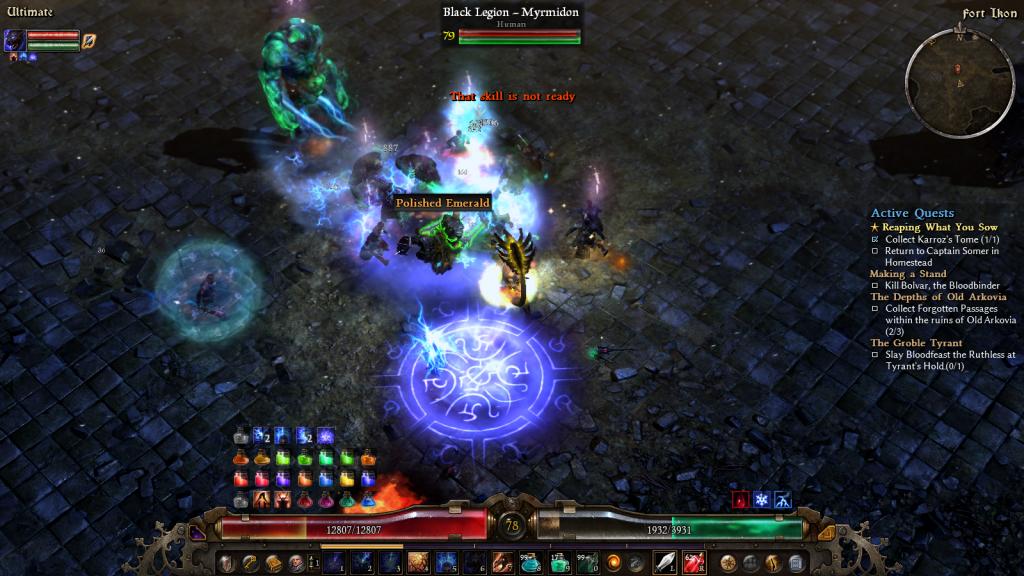Use the green potion in slot 9

(x=559, y=563)
